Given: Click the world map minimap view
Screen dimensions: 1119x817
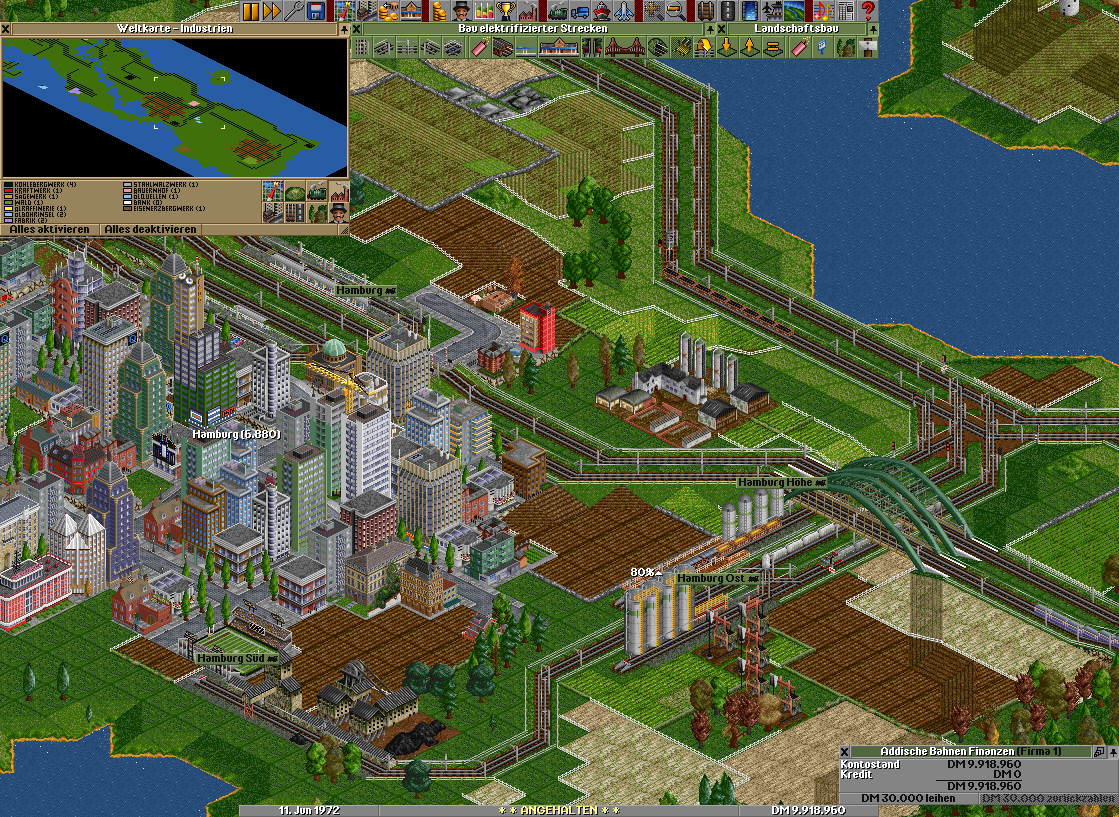Looking at the screenshot, I should [173, 106].
